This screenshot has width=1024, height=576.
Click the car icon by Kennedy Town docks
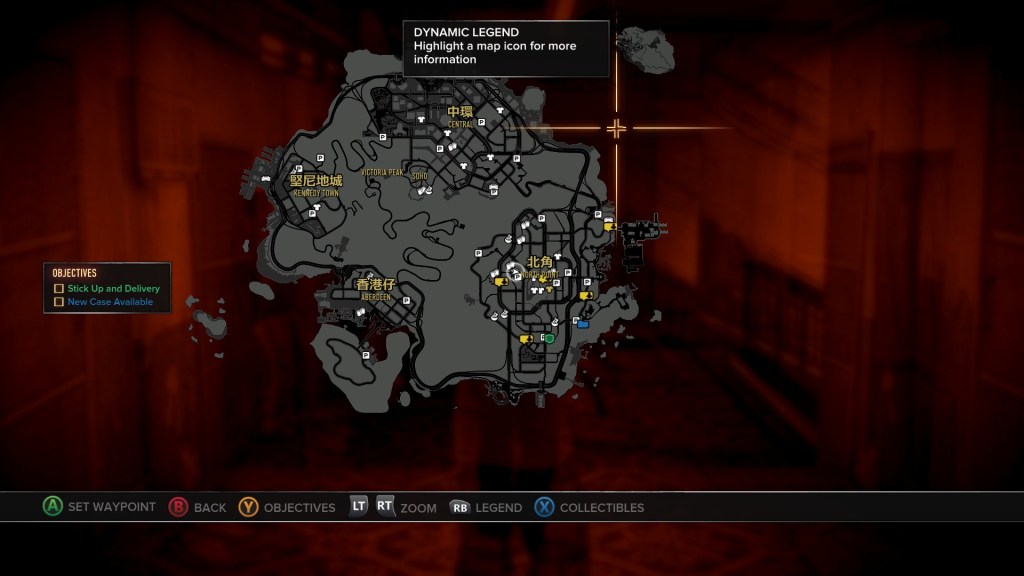(x=266, y=178)
